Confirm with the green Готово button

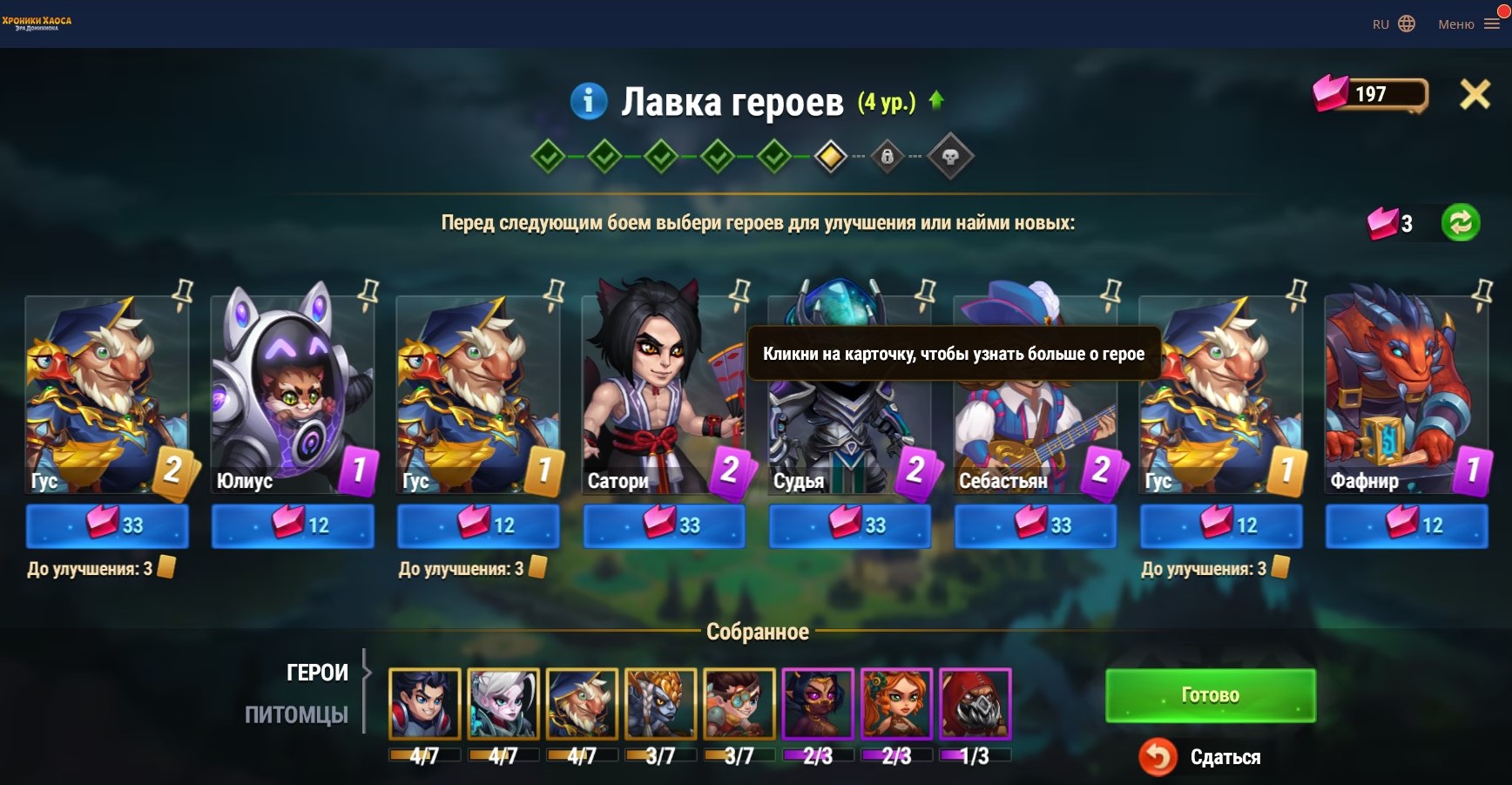(x=1210, y=695)
